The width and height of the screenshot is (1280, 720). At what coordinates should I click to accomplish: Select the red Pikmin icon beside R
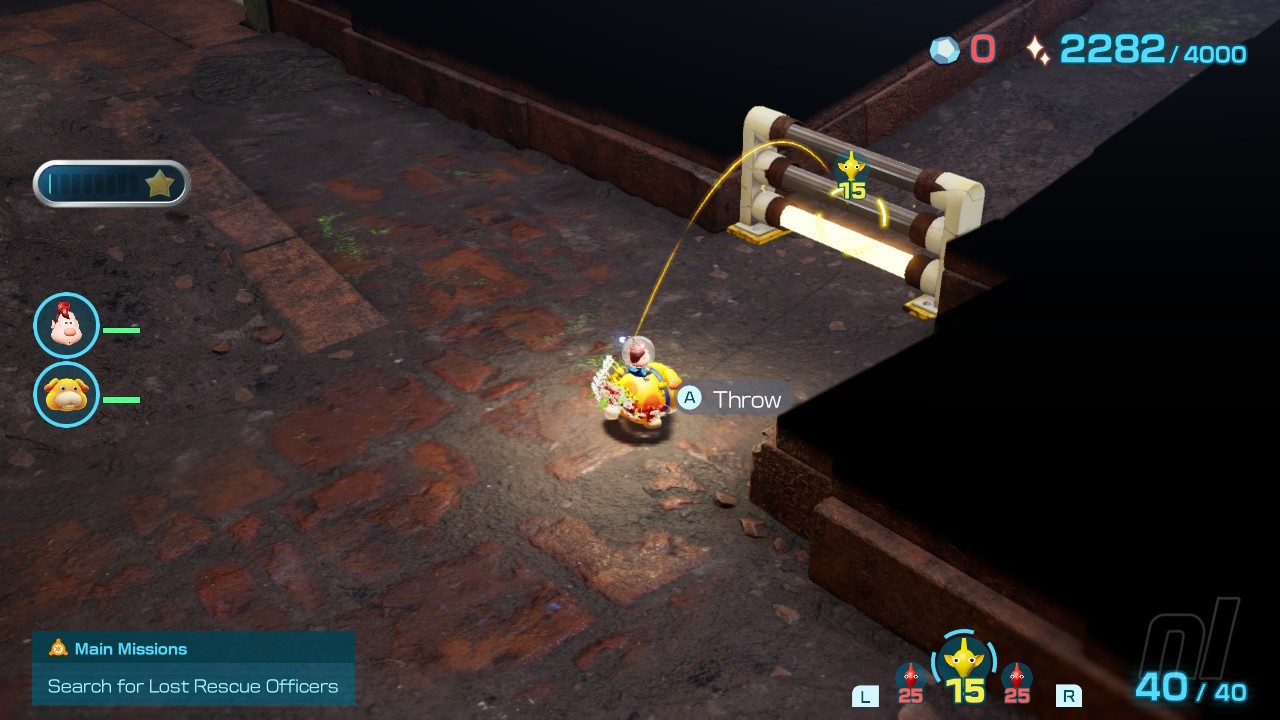1017,679
